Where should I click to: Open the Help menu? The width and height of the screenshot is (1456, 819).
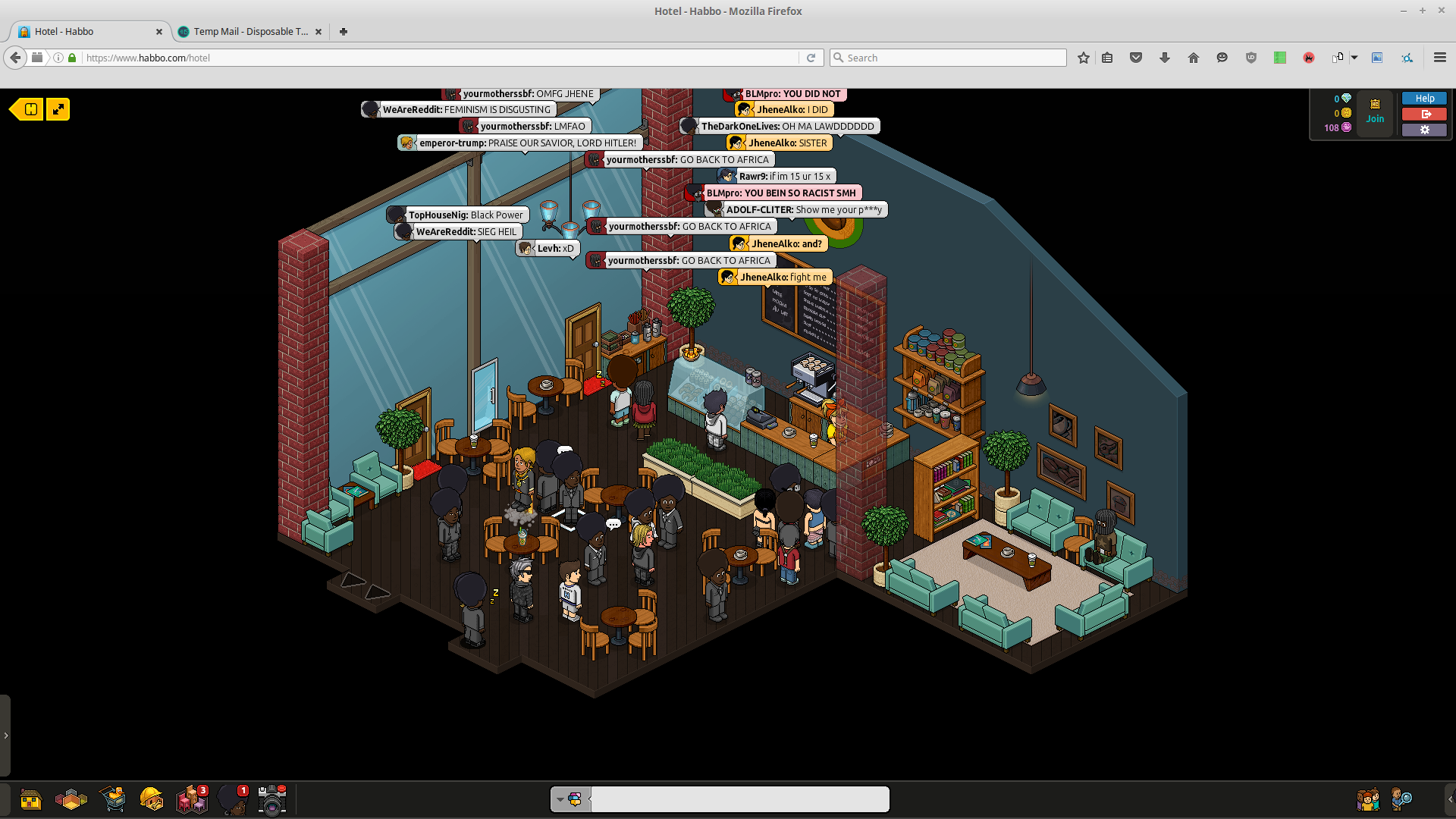(x=1424, y=99)
